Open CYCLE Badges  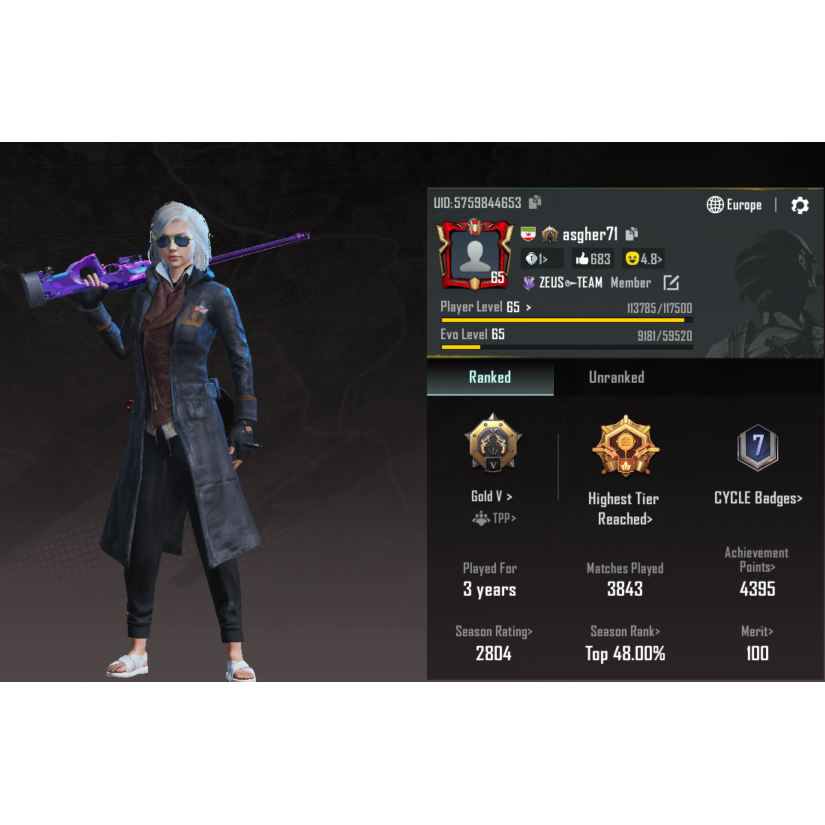click(758, 498)
